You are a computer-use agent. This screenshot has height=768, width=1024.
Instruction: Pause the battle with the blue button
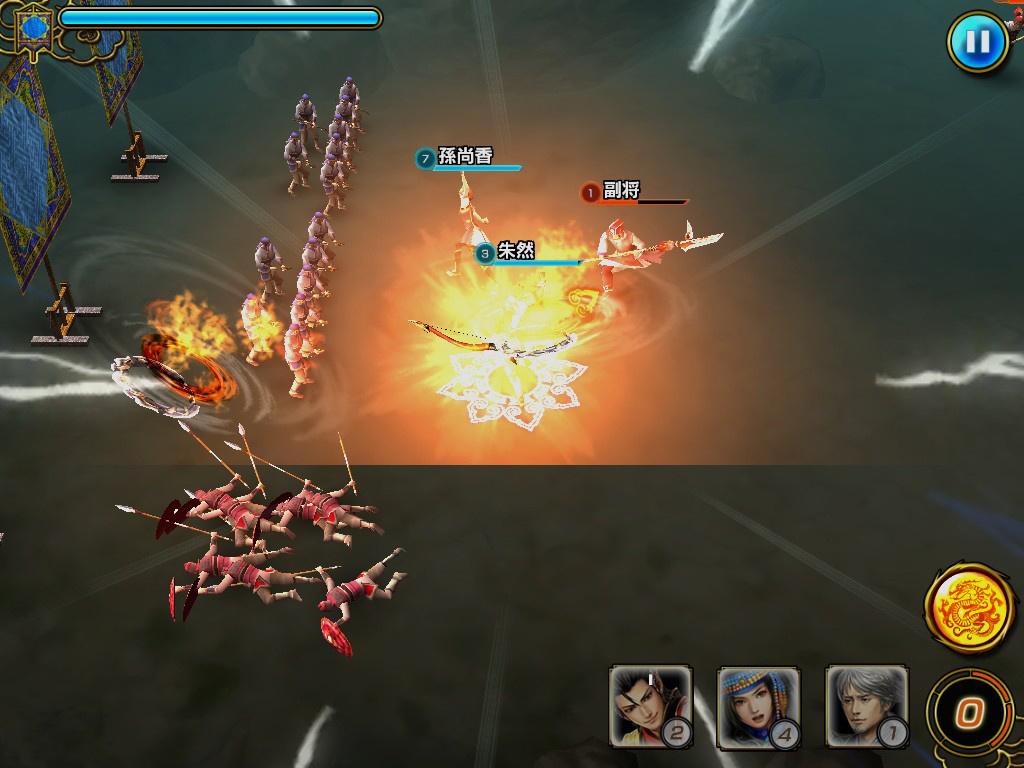pos(977,42)
